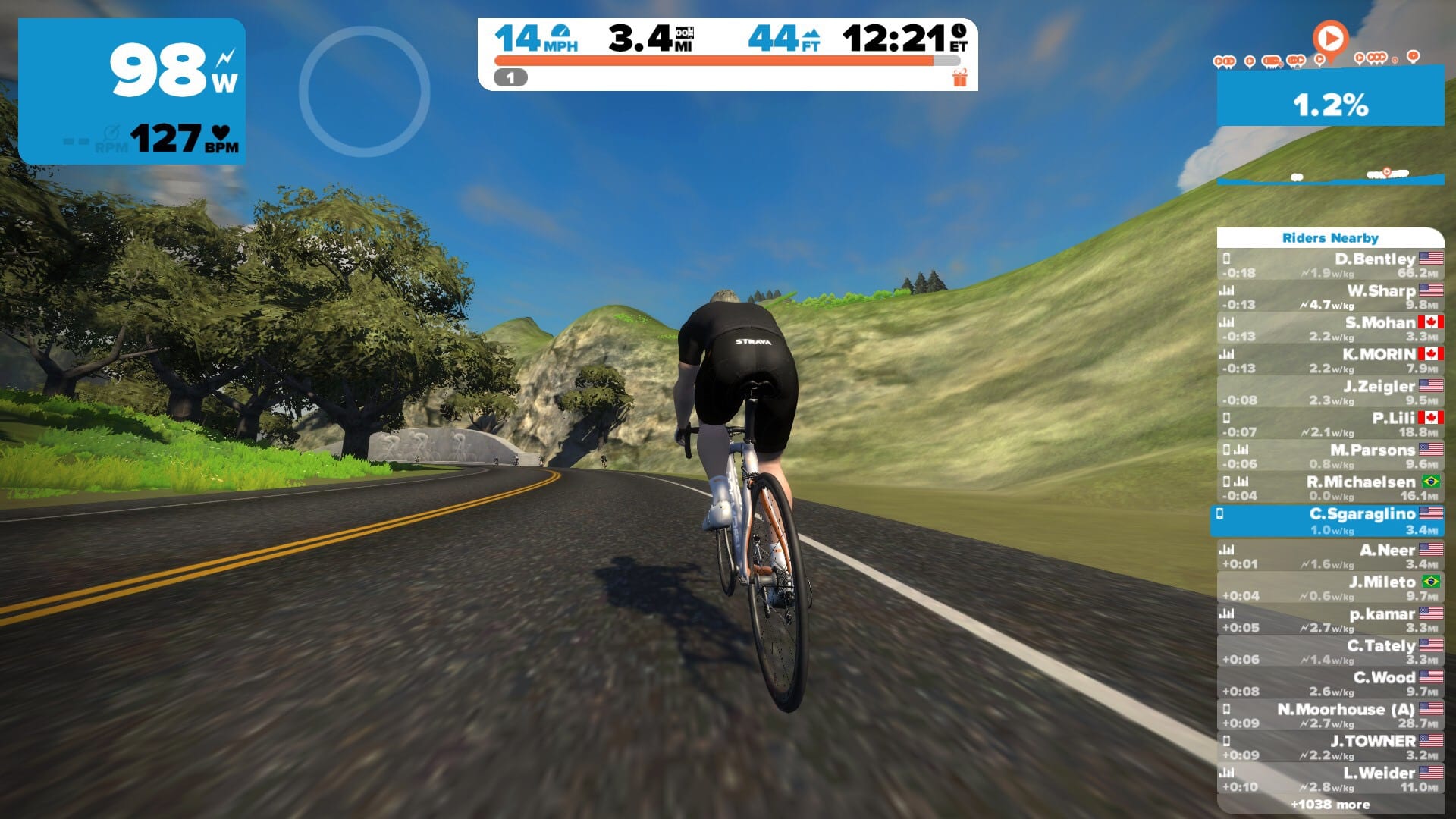The image size is (1456, 819).
Task: Select P.Lili's row
Action: coord(1330,425)
